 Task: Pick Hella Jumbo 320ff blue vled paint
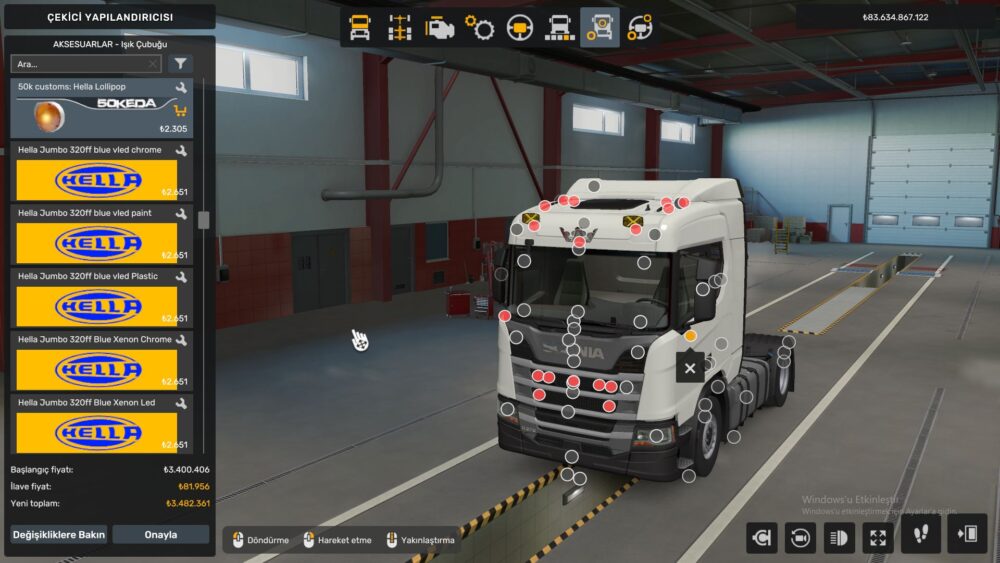pos(100,234)
